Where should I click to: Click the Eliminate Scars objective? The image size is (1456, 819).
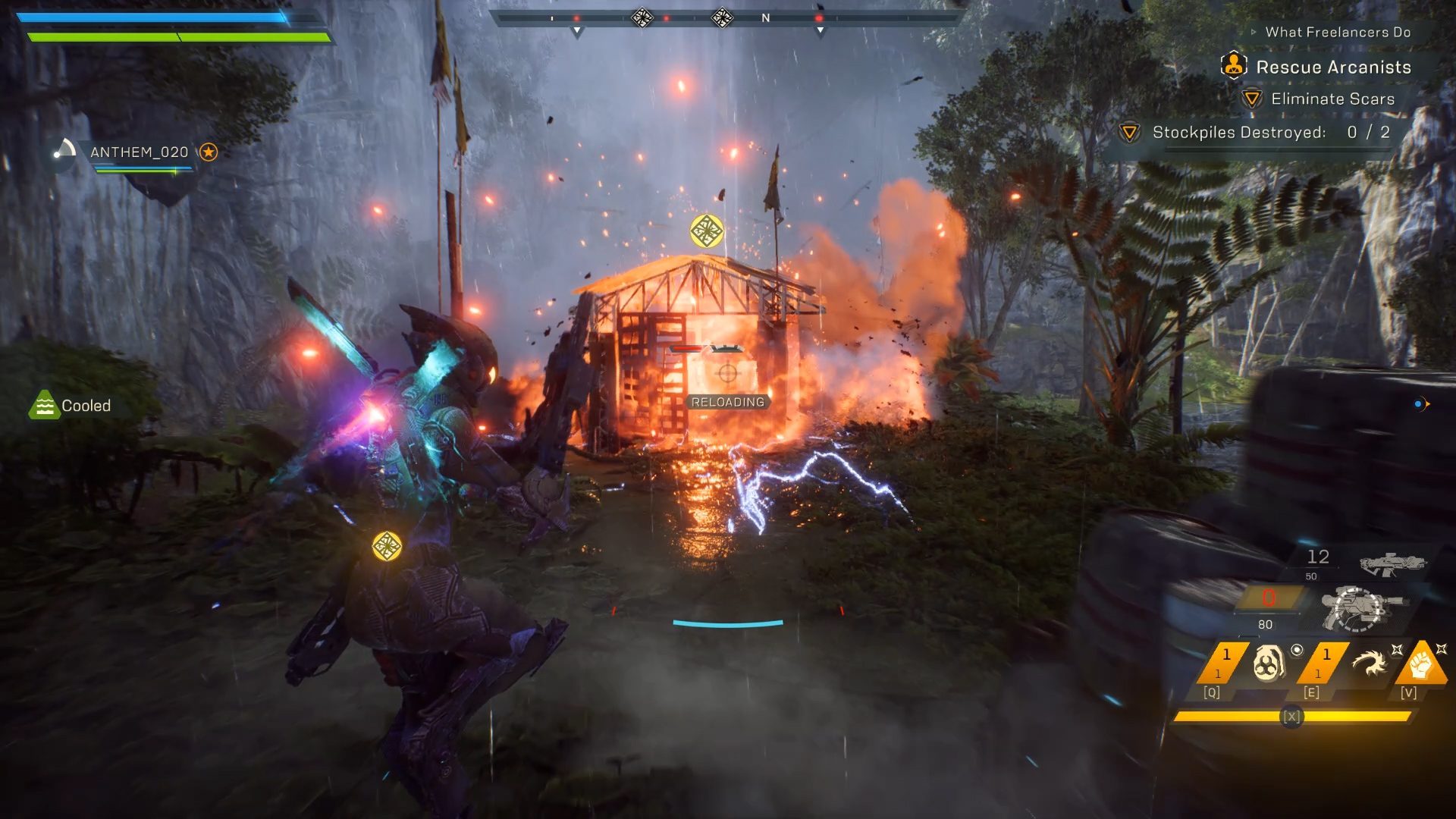coord(1332,99)
